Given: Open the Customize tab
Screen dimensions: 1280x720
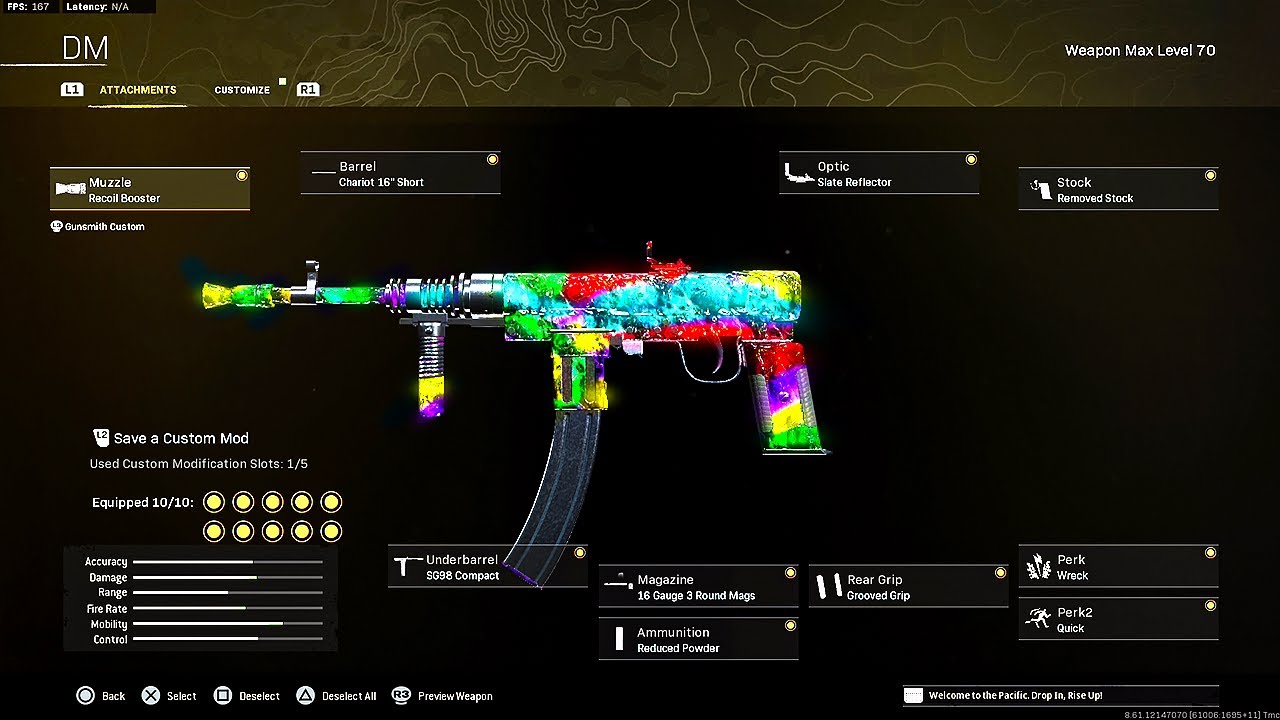Looking at the screenshot, I should (242, 90).
